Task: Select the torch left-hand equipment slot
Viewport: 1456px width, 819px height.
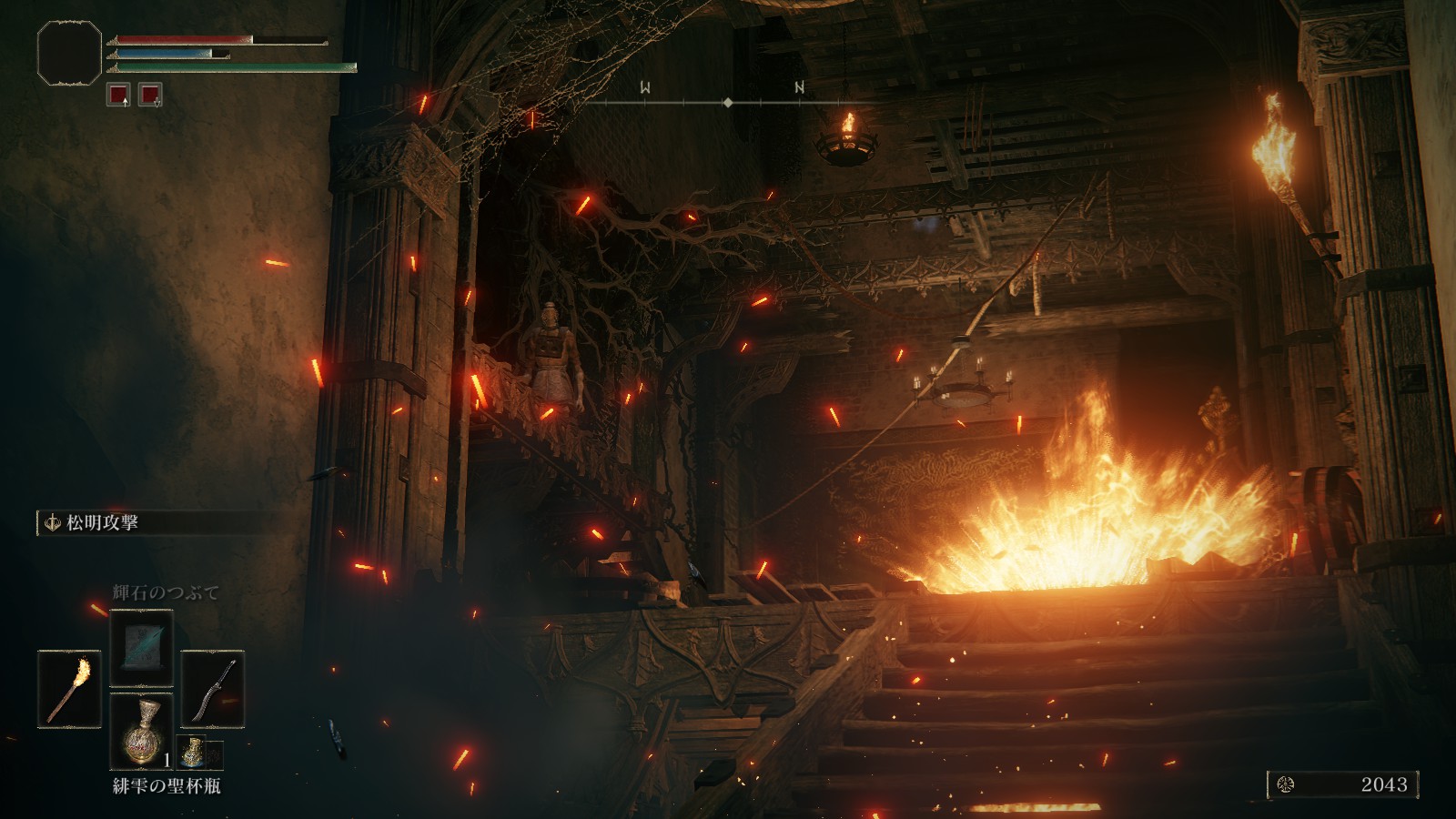Action: pyautogui.click(x=69, y=689)
